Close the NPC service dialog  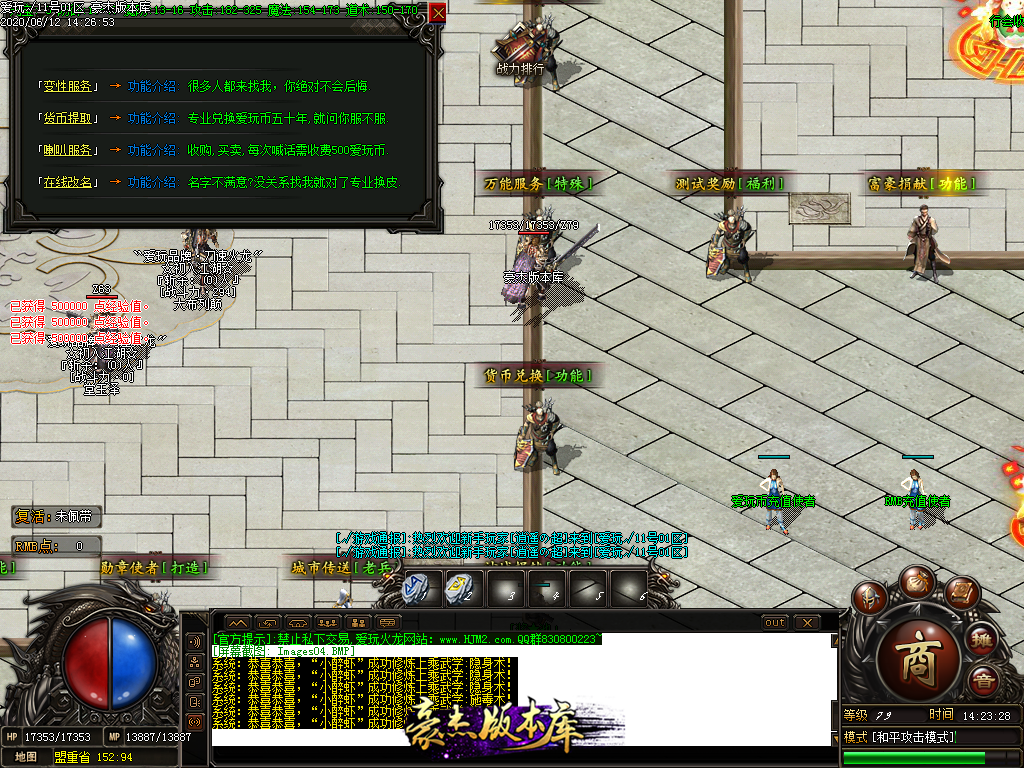[x=438, y=13]
